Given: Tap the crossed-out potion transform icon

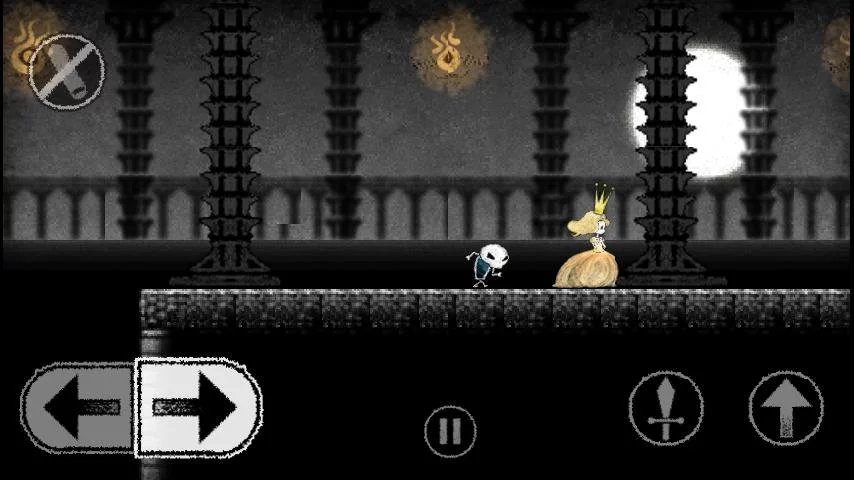Looking at the screenshot, I should pos(66,70).
